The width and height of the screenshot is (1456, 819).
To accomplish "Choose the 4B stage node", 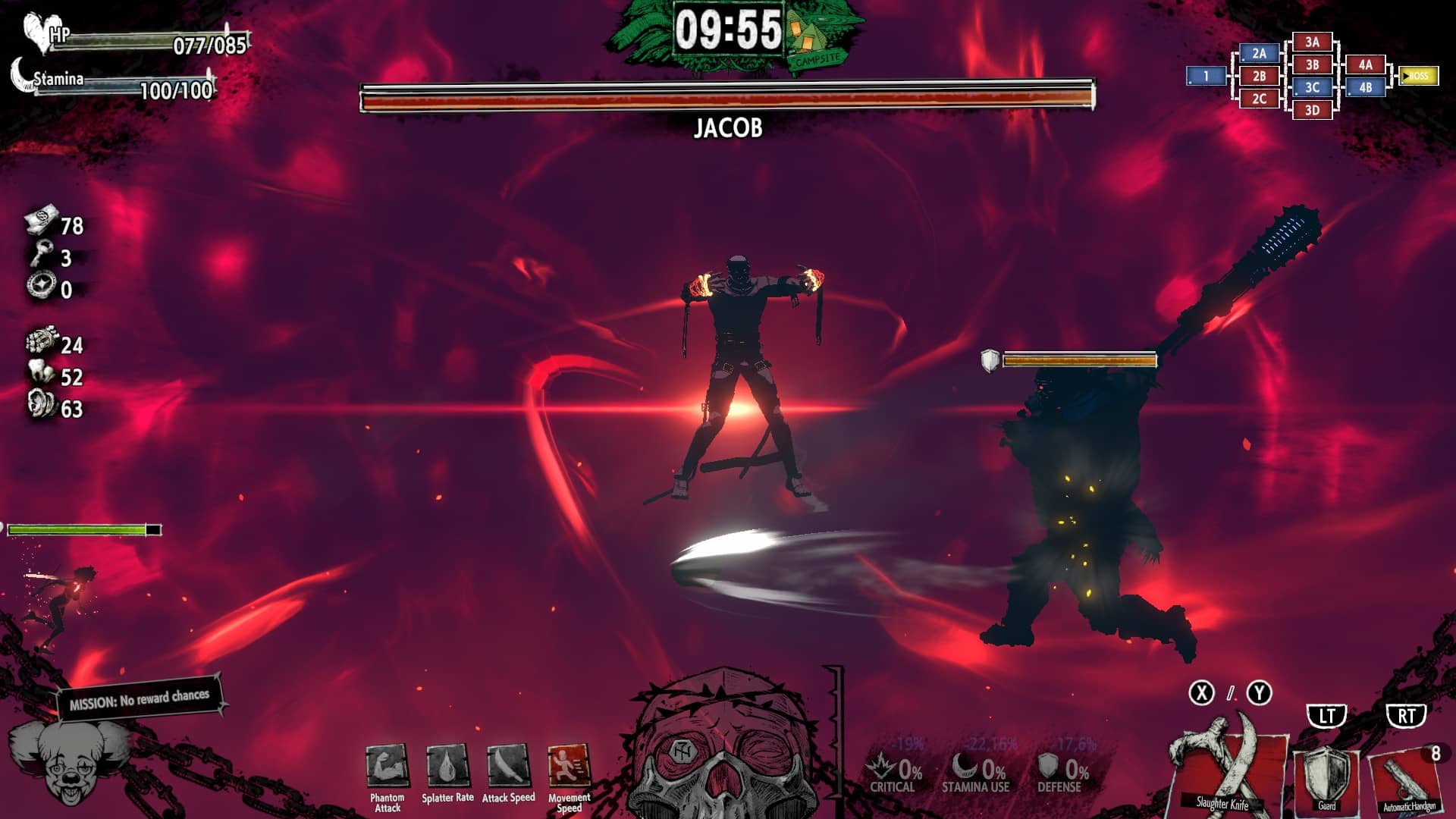I will pos(1365,88).
